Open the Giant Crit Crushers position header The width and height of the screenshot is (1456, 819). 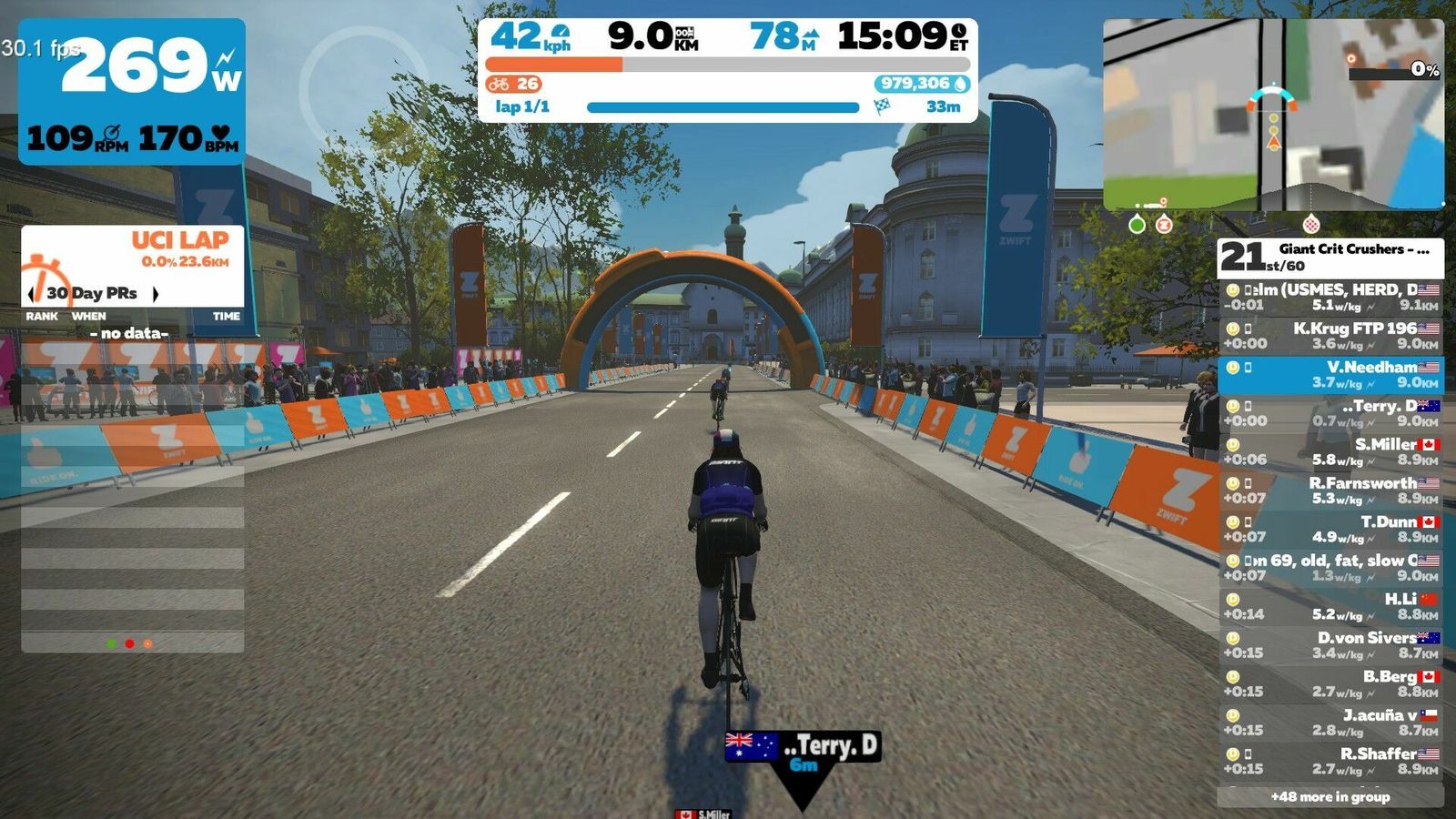(1330, 258)
